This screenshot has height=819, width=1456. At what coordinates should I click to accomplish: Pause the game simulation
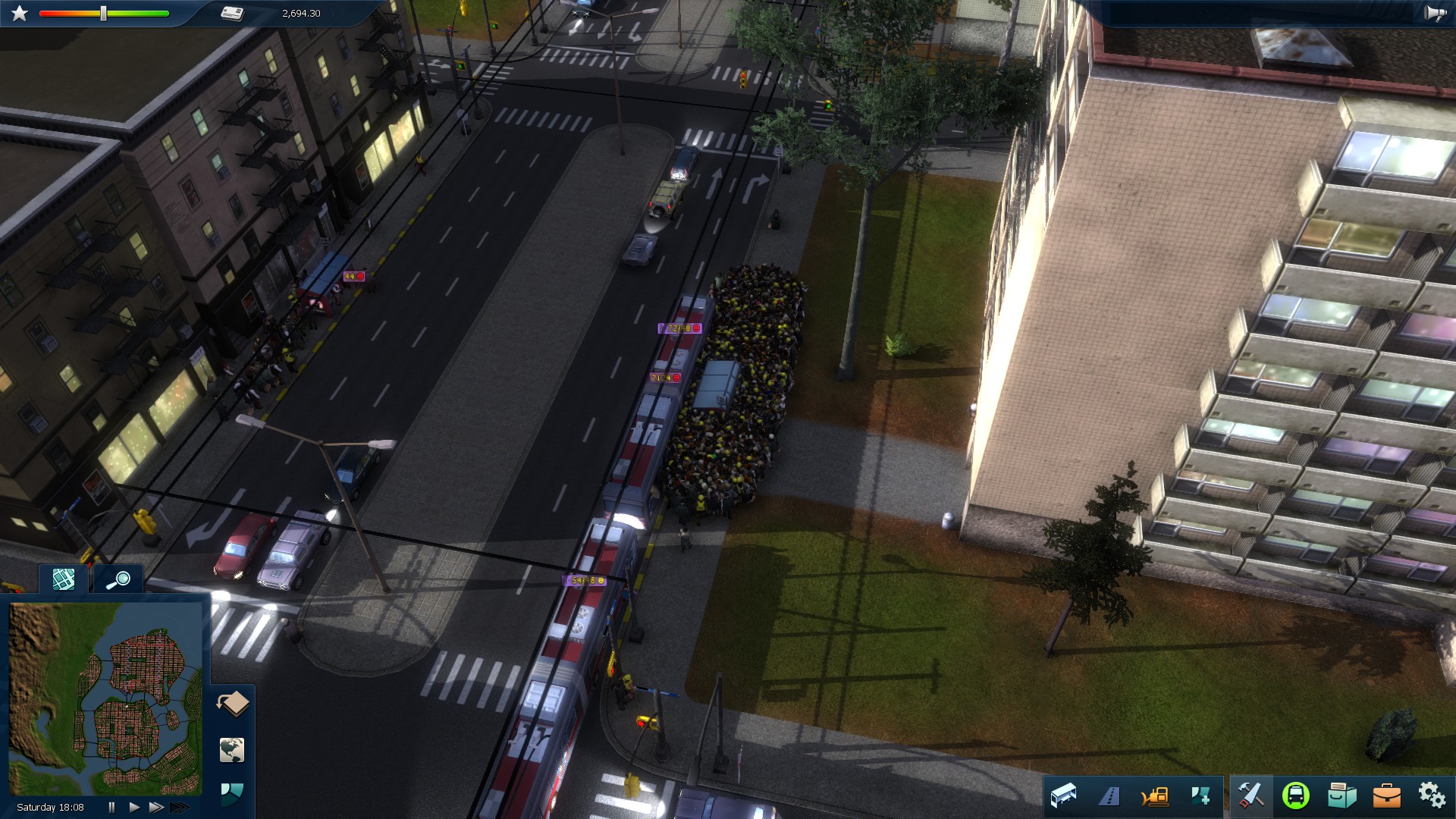click(111, 807)
